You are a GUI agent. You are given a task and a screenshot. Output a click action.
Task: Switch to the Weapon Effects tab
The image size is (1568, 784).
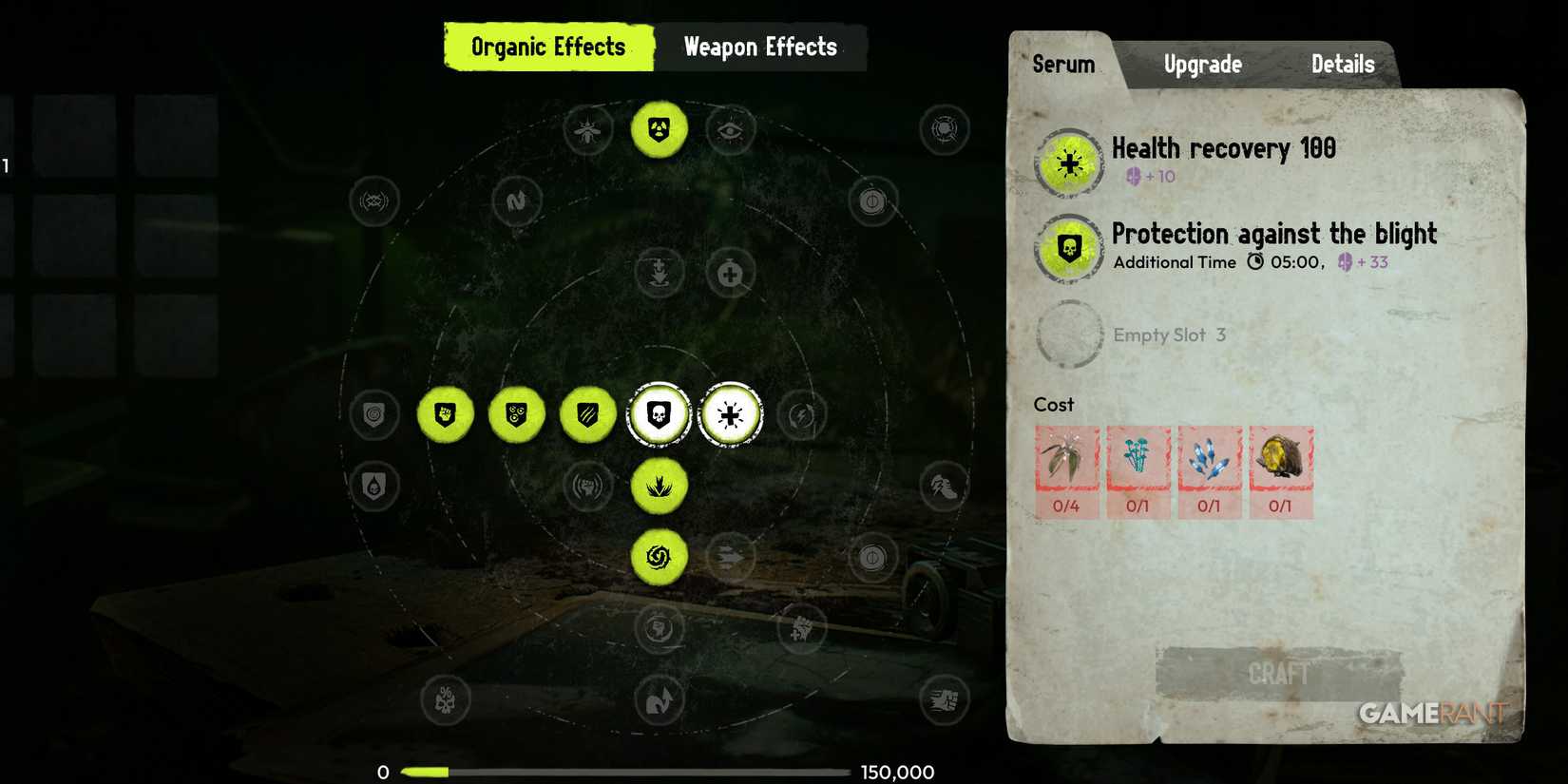coord(760,47)
